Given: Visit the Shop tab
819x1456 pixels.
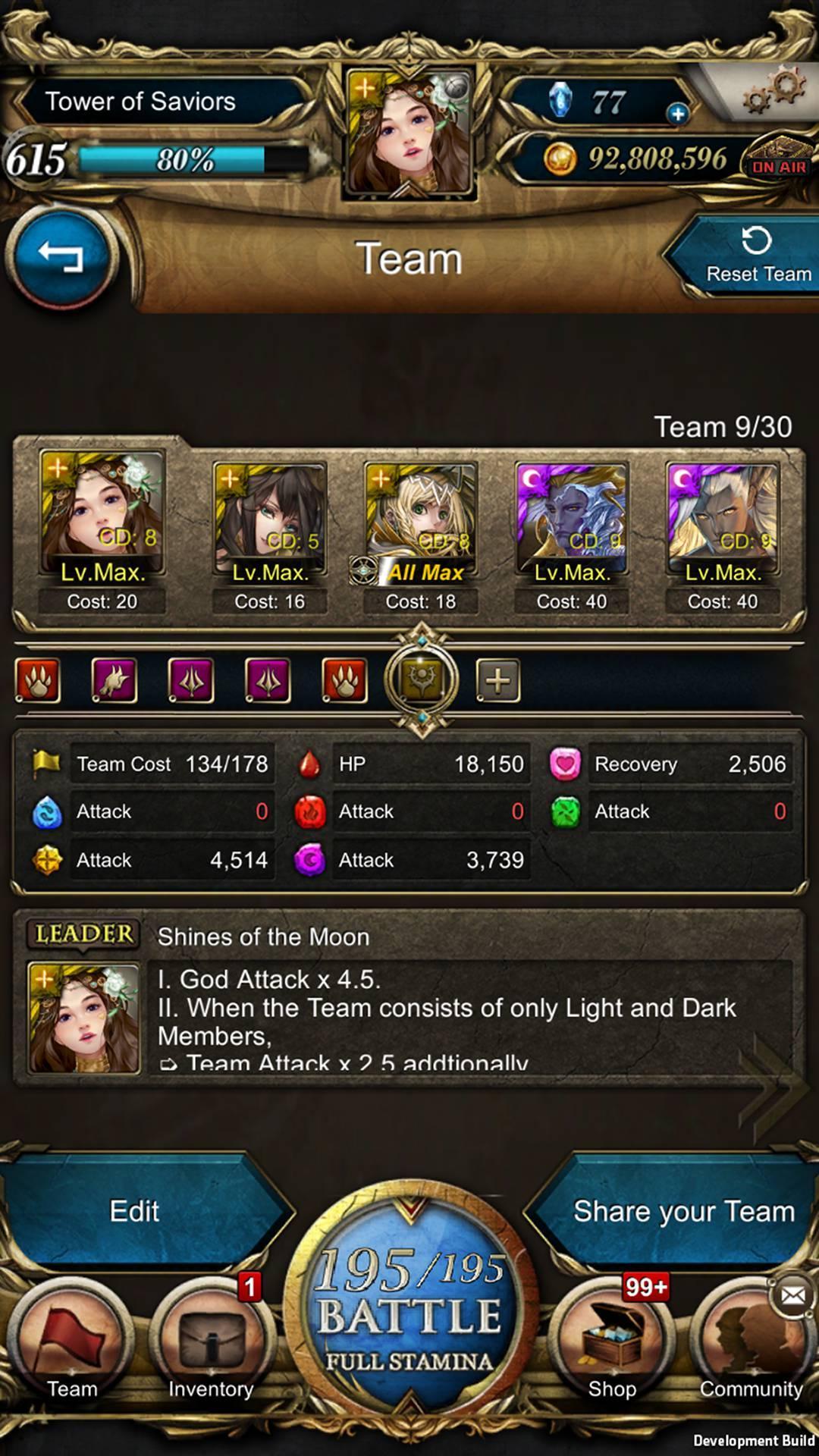Looking at the screenshot, I should coord(612,1344).
